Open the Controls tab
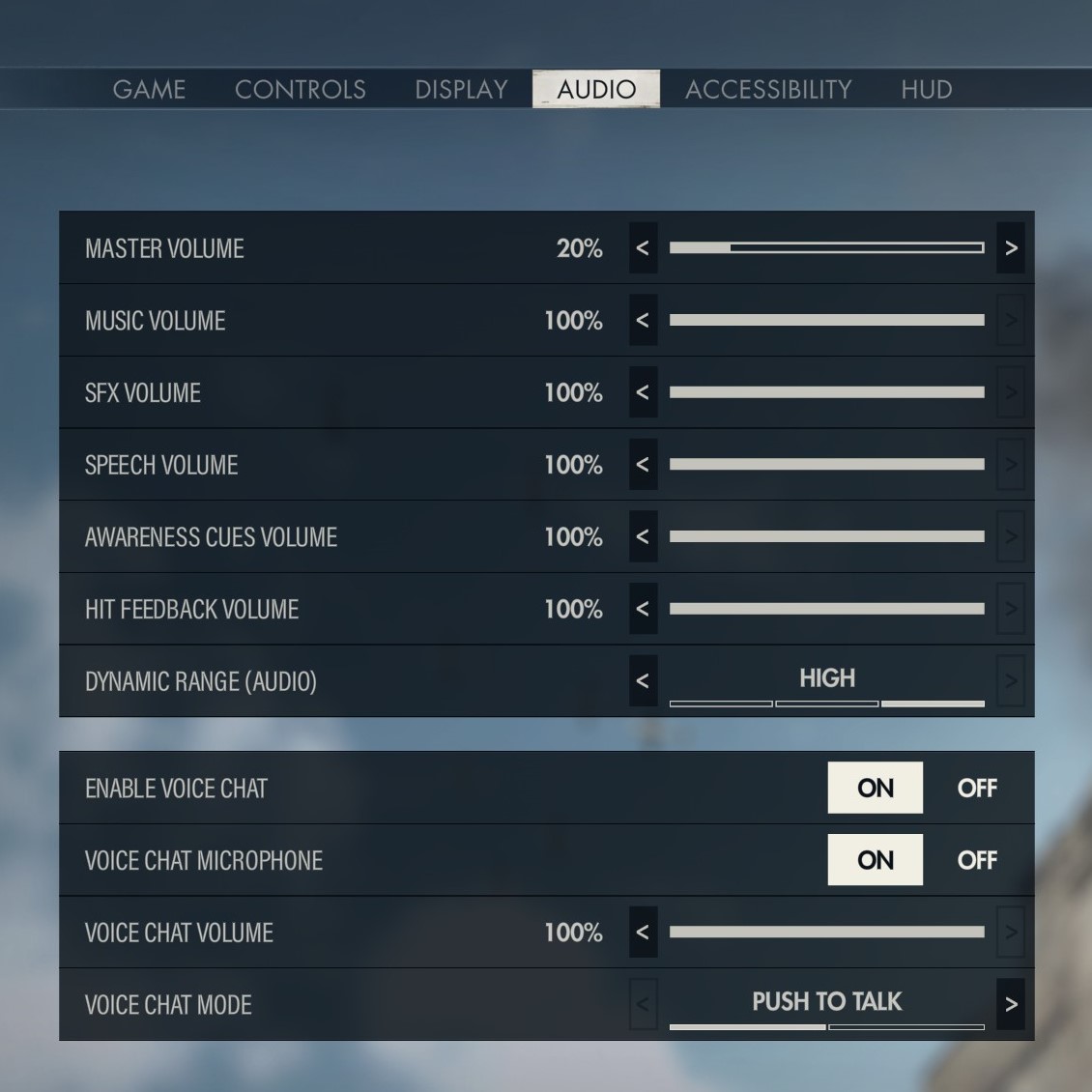 pyautogui.click(x=300, y=90)
